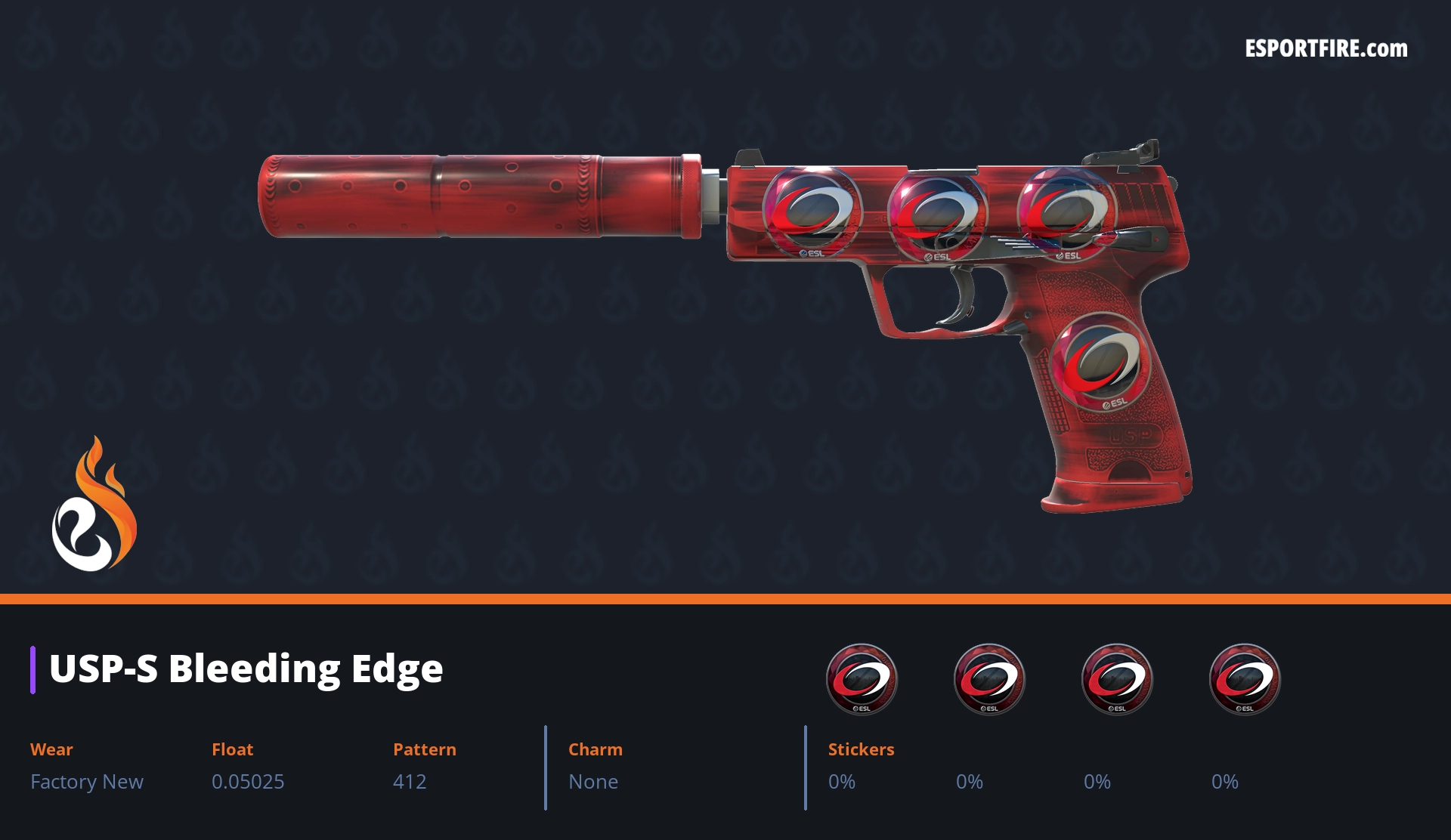Open the ESPORTFIRE.com site link
This screenshot has height=840, width=1451.
(x=1326, y=49)
